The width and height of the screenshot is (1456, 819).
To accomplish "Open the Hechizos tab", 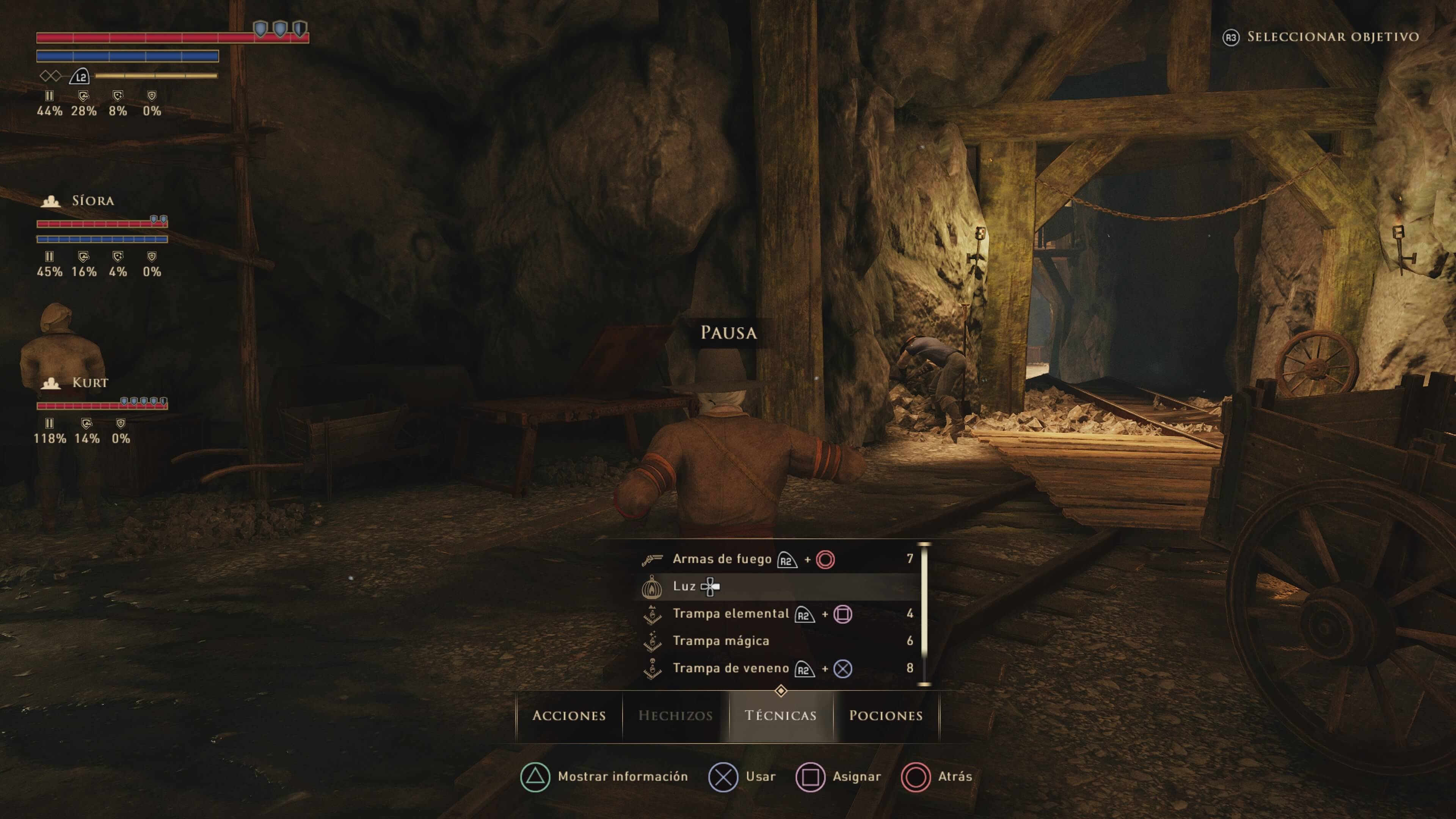I will pyautogui.click(x=675, y=715).
